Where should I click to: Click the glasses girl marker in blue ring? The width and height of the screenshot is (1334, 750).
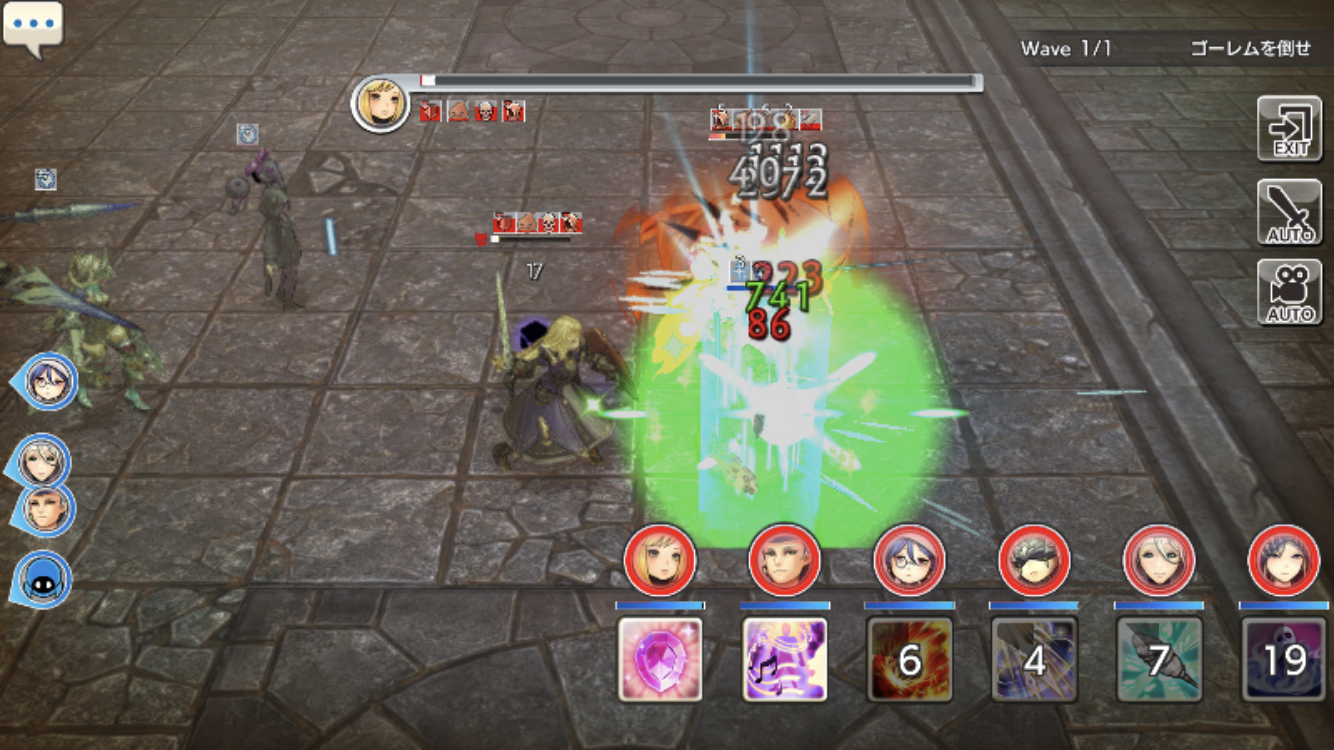click(x=47, y=381)
